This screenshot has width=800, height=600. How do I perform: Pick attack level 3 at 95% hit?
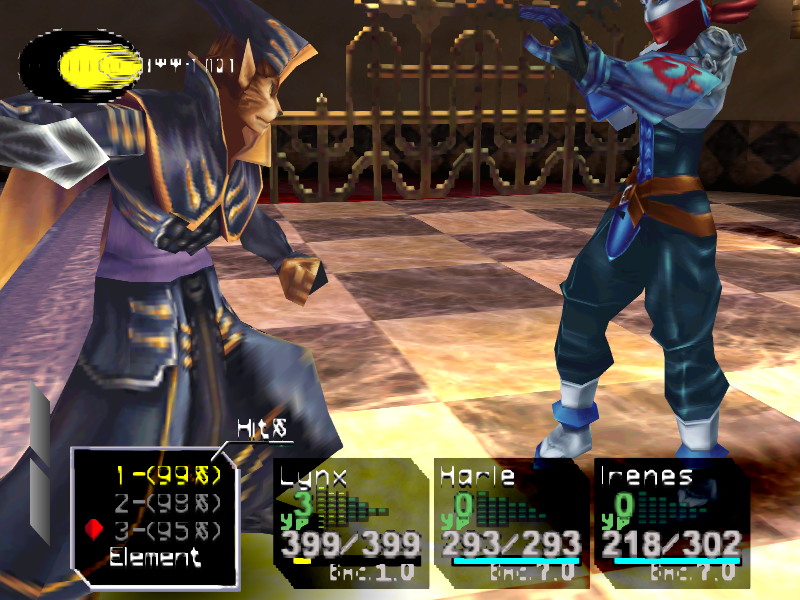coord(167,528)
